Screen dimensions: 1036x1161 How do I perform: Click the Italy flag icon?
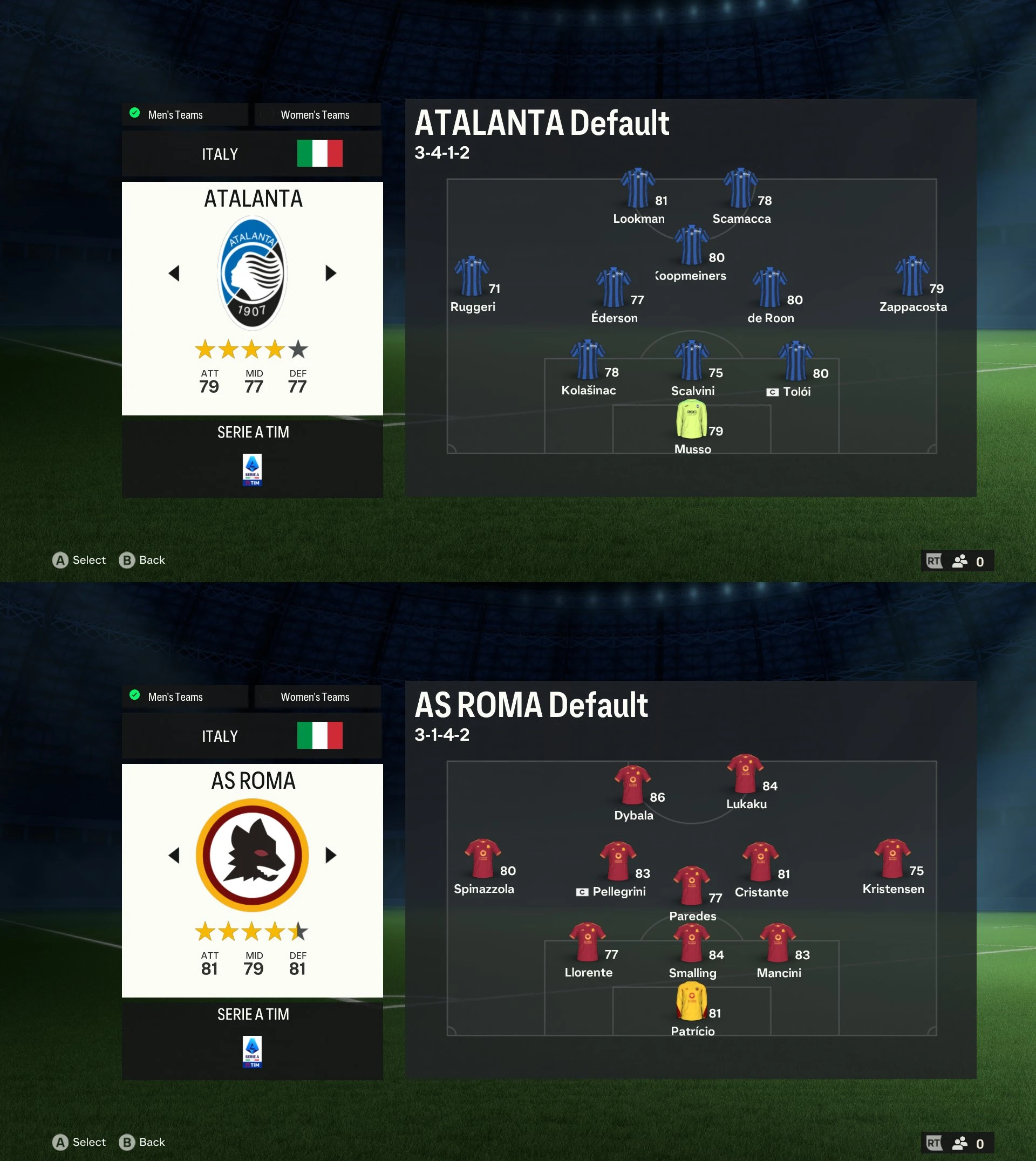pos(320,153)
